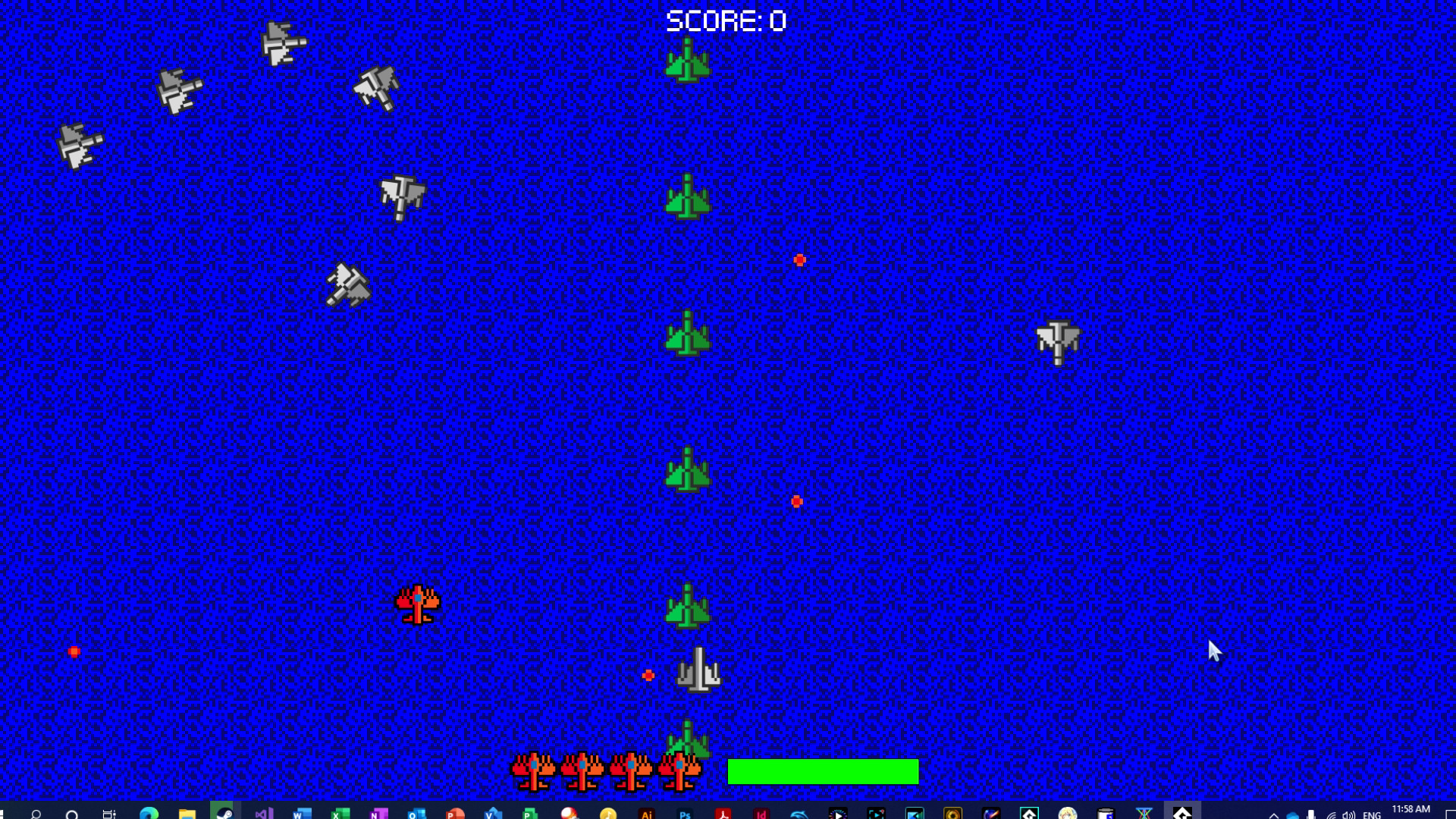Image resolution: width=1456 pixels, height=819 pixels.
Task: Toggle the speaker volume icon
Action: (1348, 812)
